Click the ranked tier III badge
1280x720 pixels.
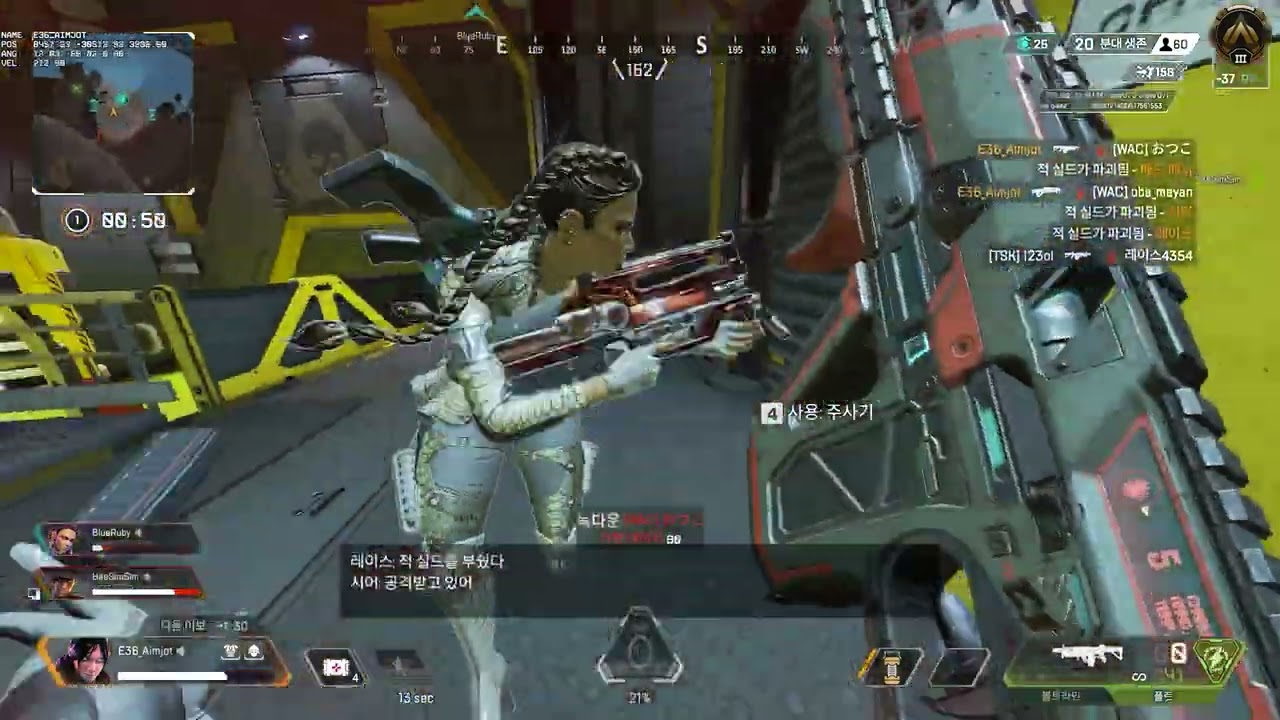1240,41
